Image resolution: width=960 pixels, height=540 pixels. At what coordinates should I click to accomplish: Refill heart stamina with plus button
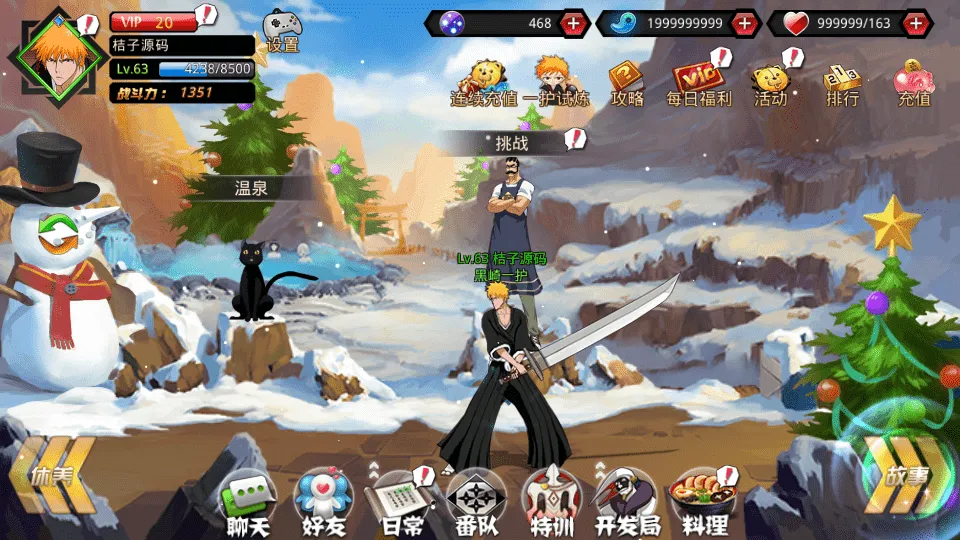916,23
